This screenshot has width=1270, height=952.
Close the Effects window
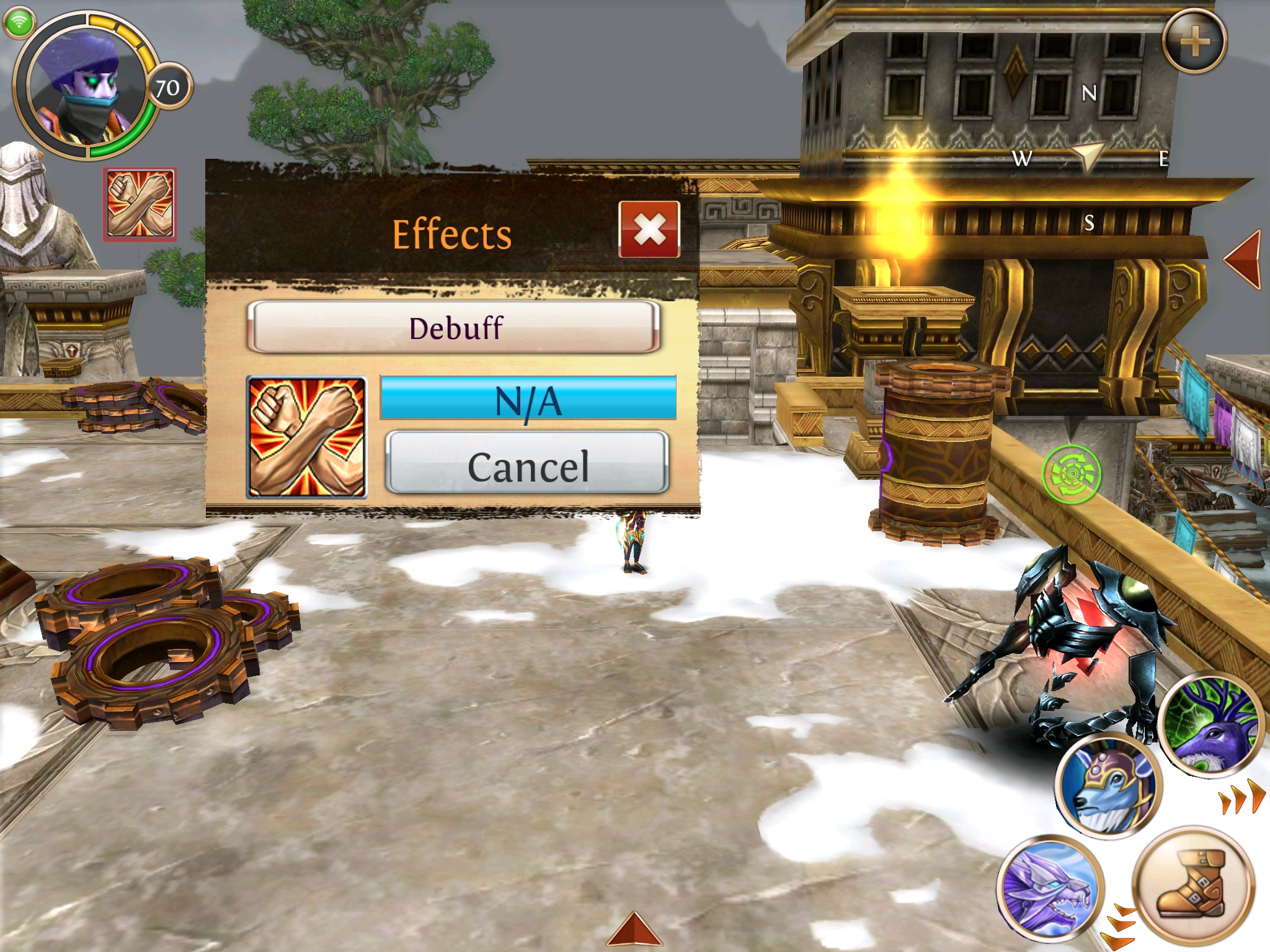(649, 229)
